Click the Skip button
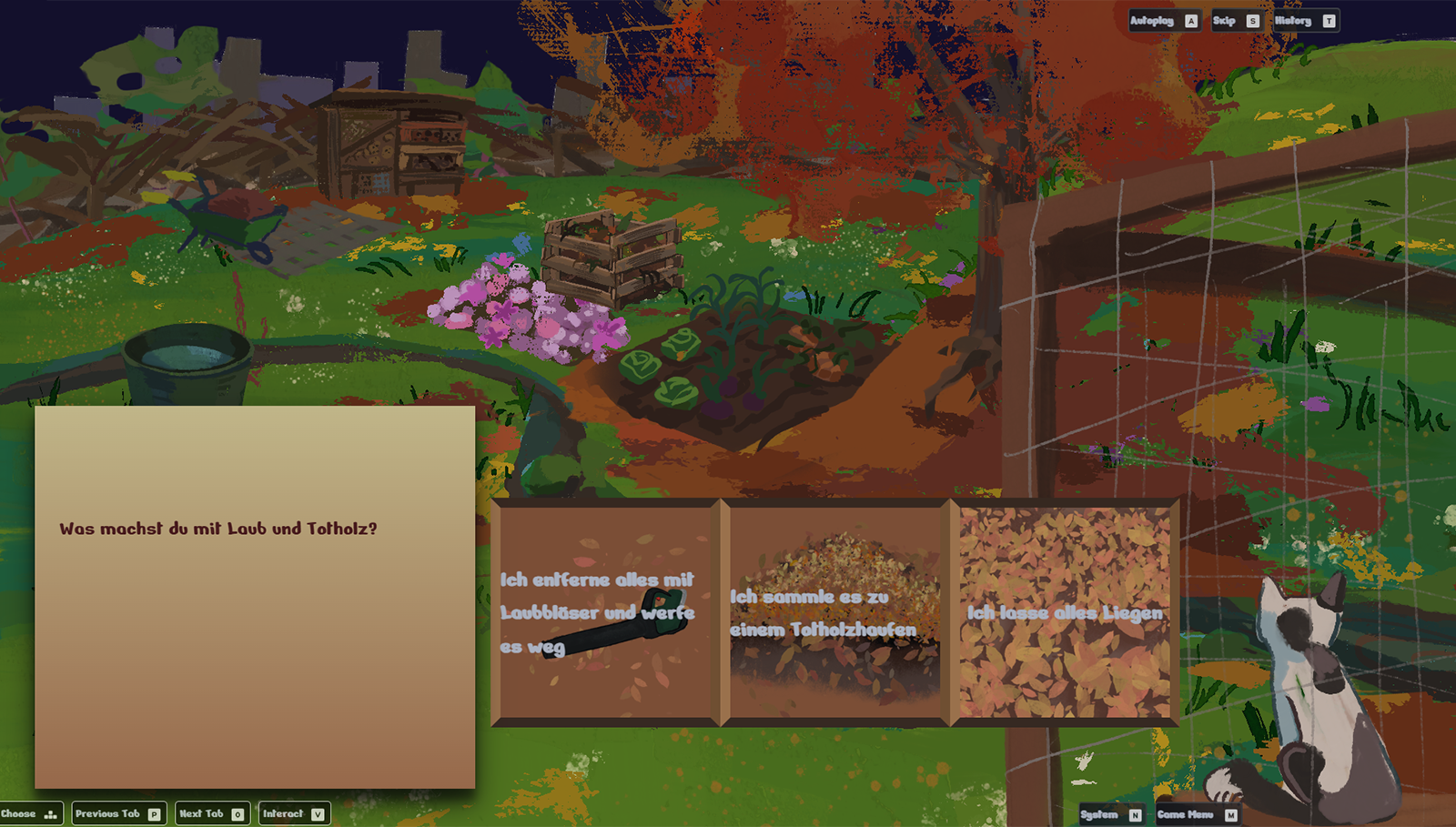This screenshot has width=1456, height=827. pos(1236,21)
